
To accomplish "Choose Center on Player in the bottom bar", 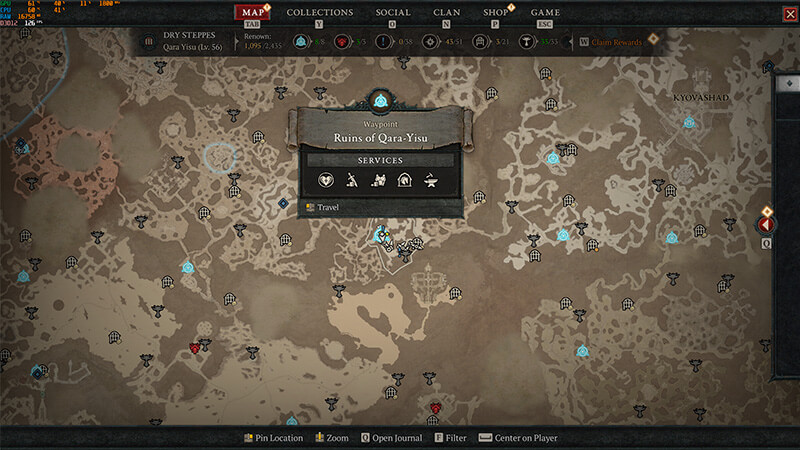I will pos(518,438).
